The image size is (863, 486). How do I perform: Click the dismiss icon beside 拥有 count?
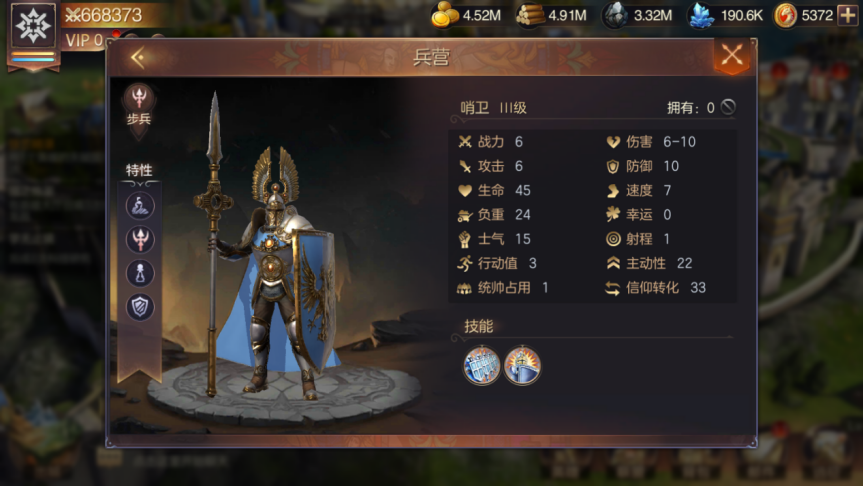[x=728, y=107]
